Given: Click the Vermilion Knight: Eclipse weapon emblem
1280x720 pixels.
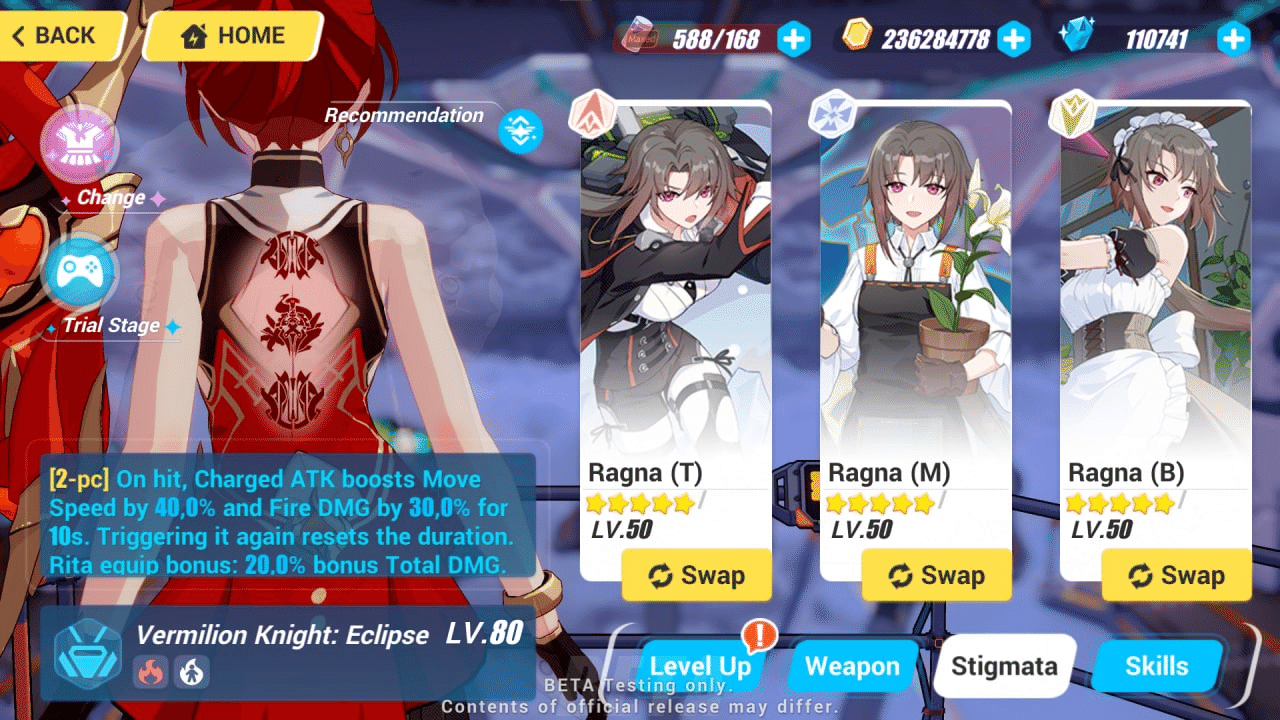Looking at the screenshot, I should (x=88, y=660).
